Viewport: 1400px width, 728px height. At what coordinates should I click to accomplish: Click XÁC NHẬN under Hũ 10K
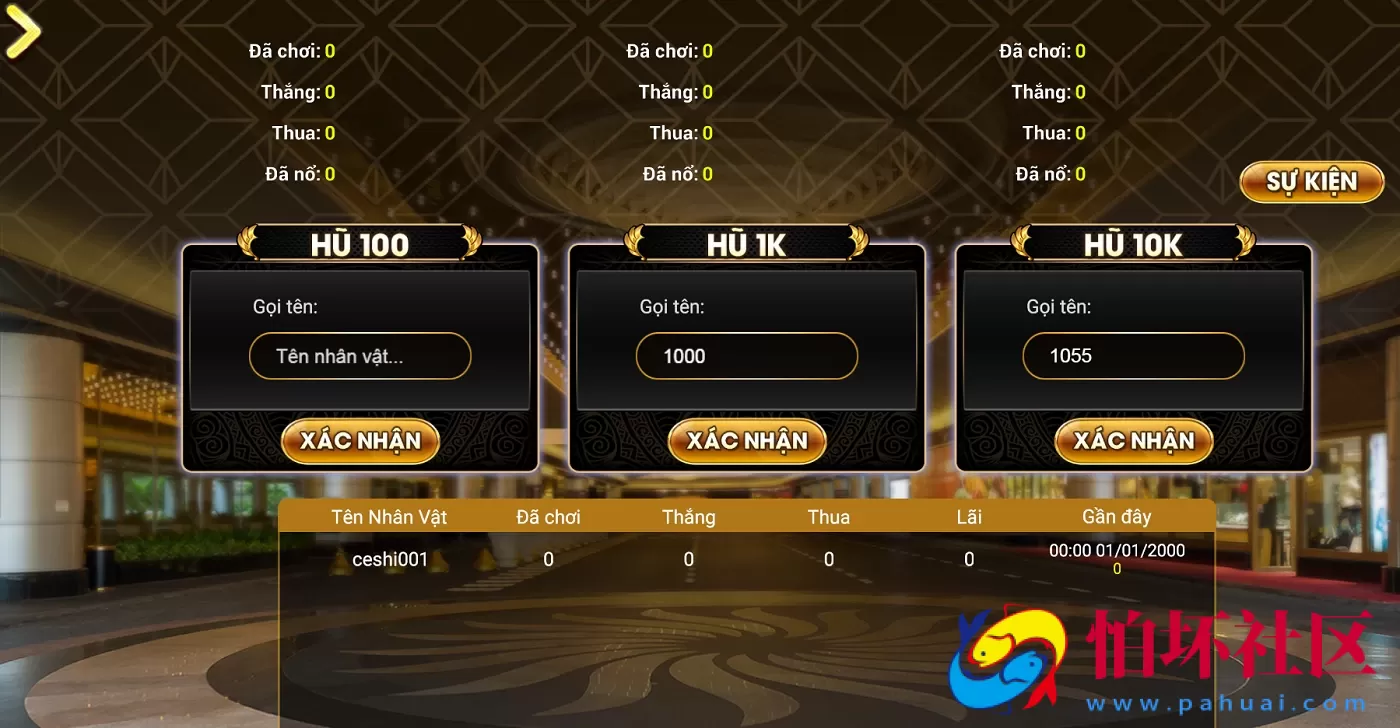pos(1133,440)
